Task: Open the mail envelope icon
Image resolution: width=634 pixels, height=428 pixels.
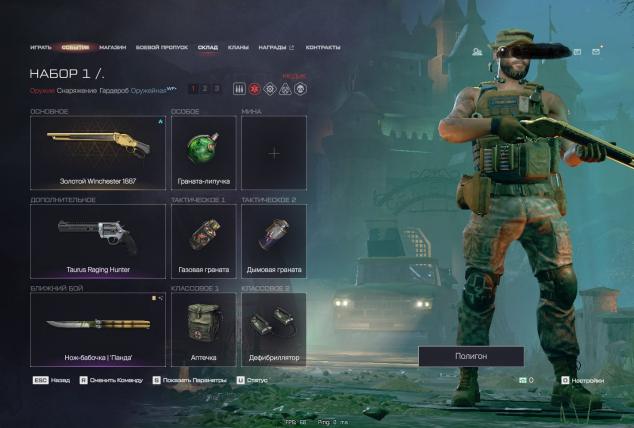Action: (x=596, y=52)
